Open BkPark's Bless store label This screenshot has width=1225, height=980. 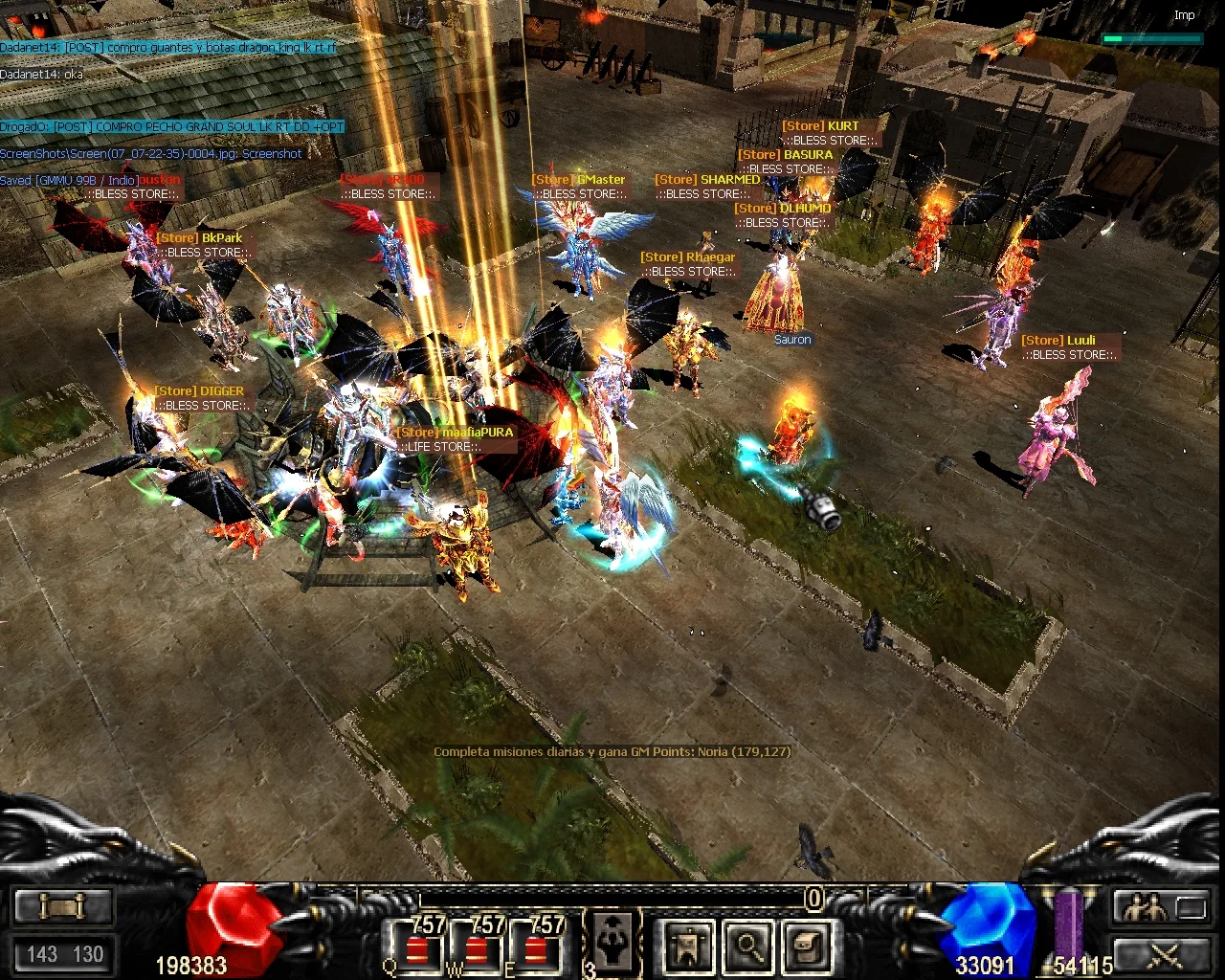pyautogui.click(x=204, y=253)
